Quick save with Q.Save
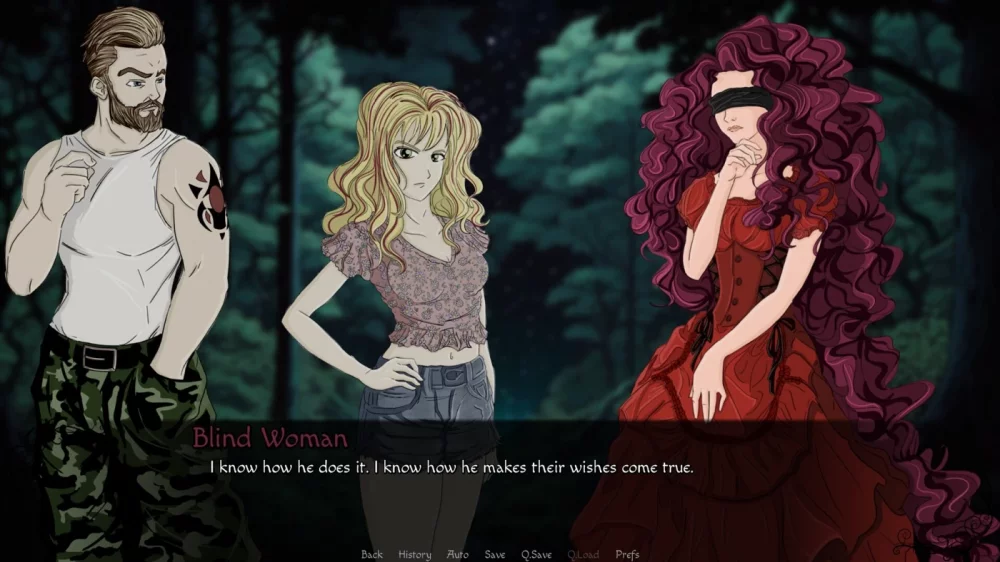The height and width of the screenshot is (562, 1000). point(537,555)
